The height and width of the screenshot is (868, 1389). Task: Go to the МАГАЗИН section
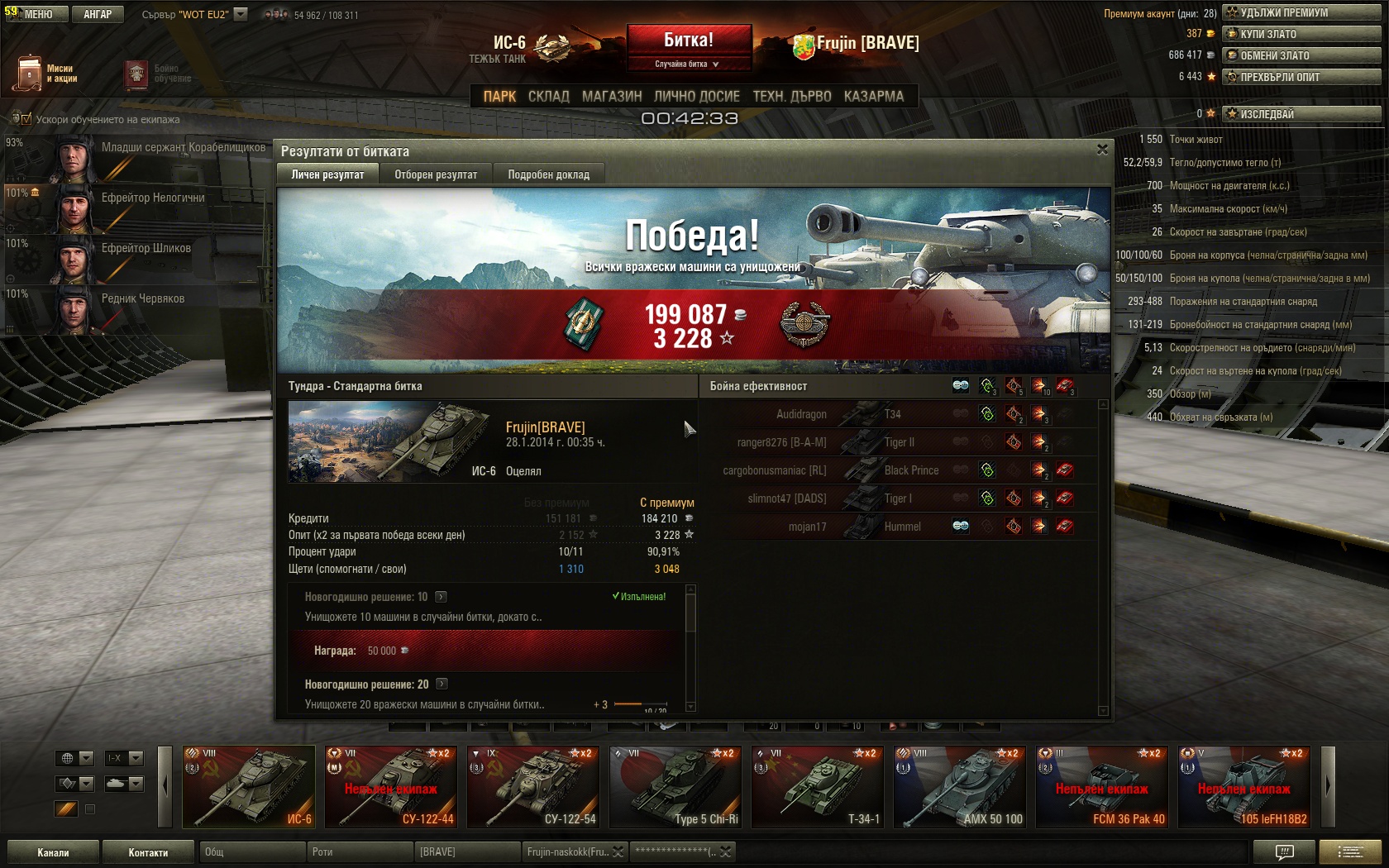pyautogui.click(x=612, y=97)
